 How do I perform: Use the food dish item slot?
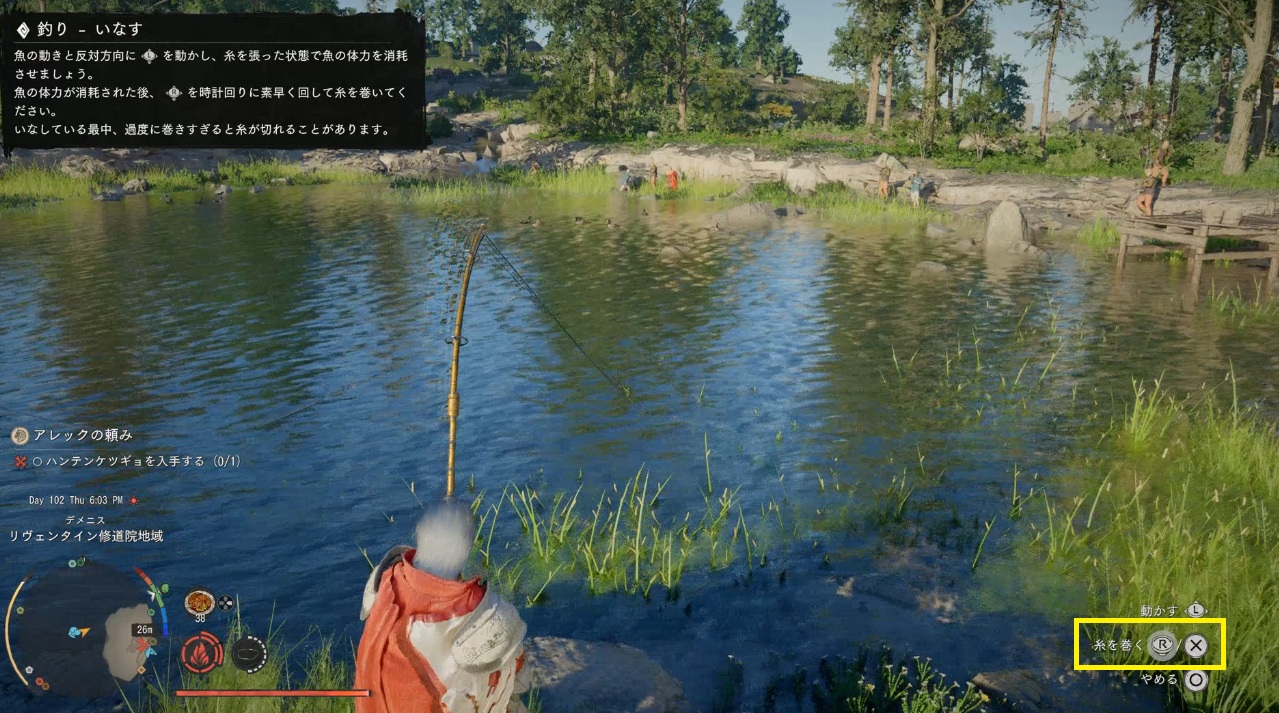coord(199,602)
